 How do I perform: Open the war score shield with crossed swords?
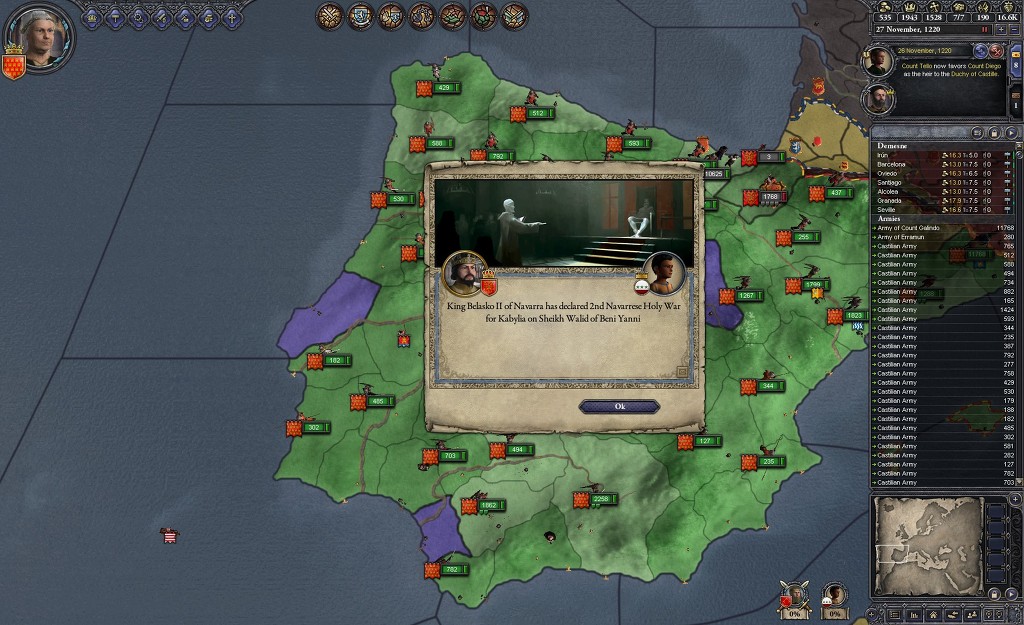point(795,598)
